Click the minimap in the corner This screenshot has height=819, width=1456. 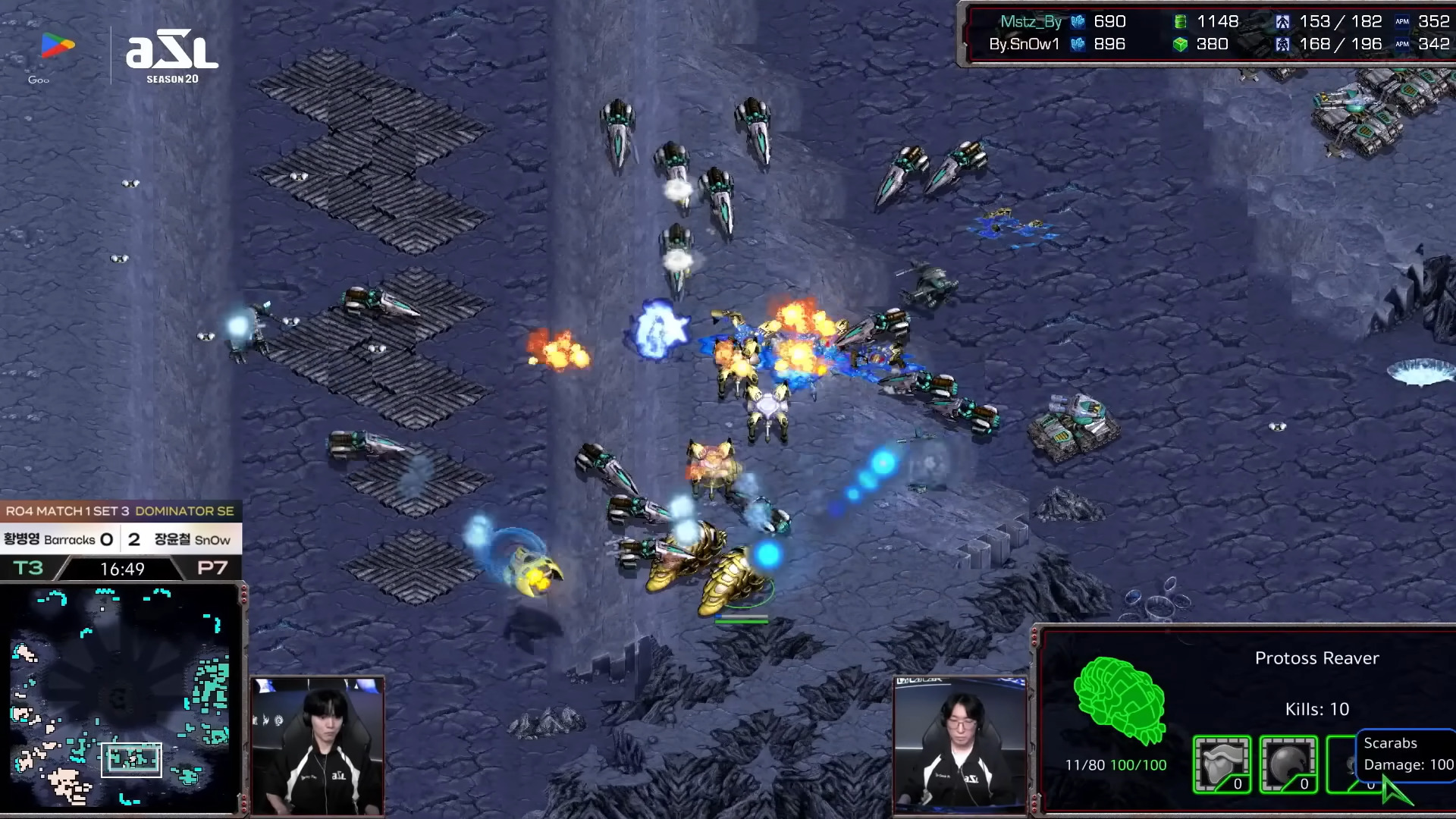point(121,698)
